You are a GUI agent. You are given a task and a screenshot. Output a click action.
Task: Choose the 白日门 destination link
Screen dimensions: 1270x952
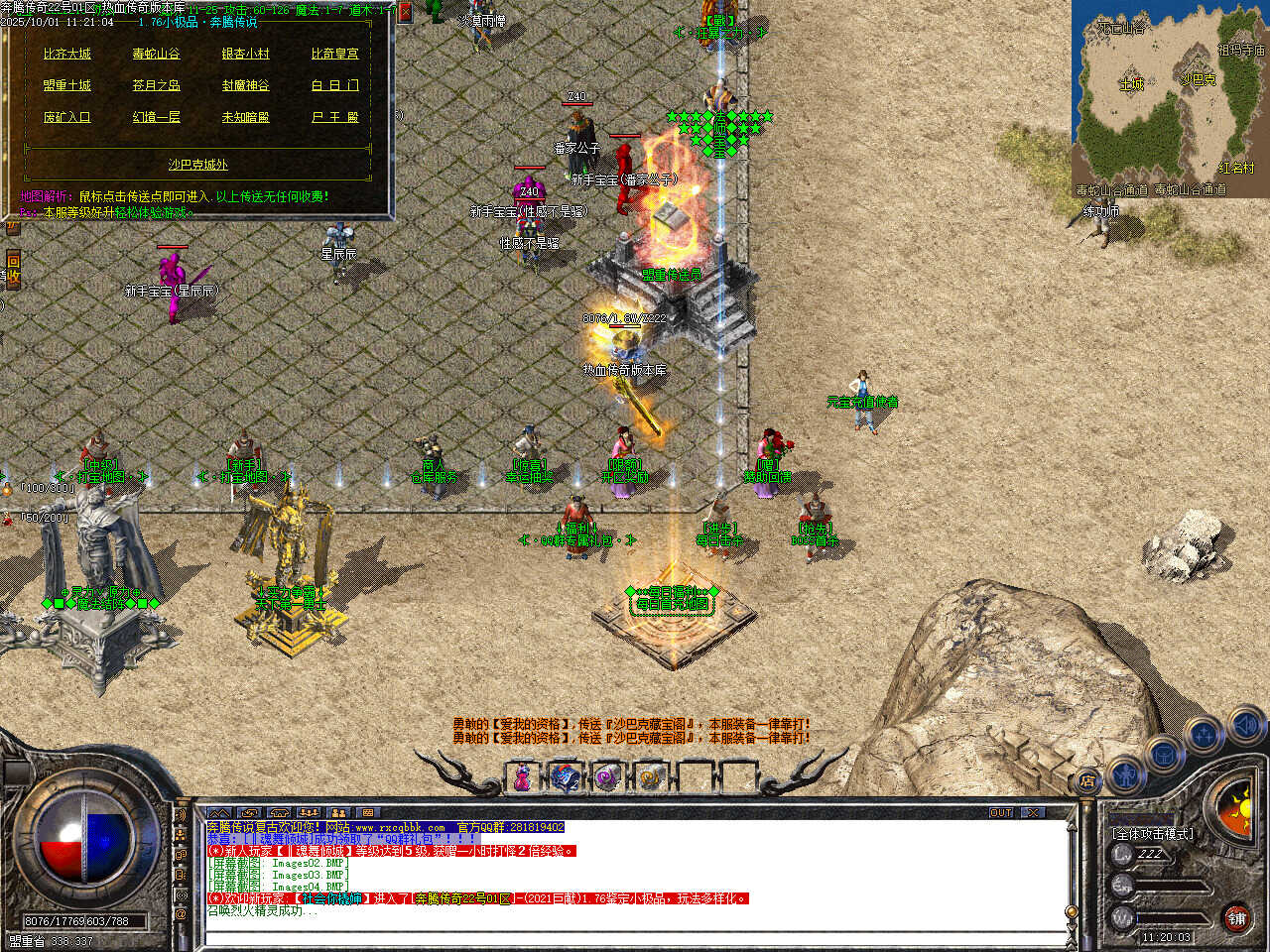[x=334, y=85]
